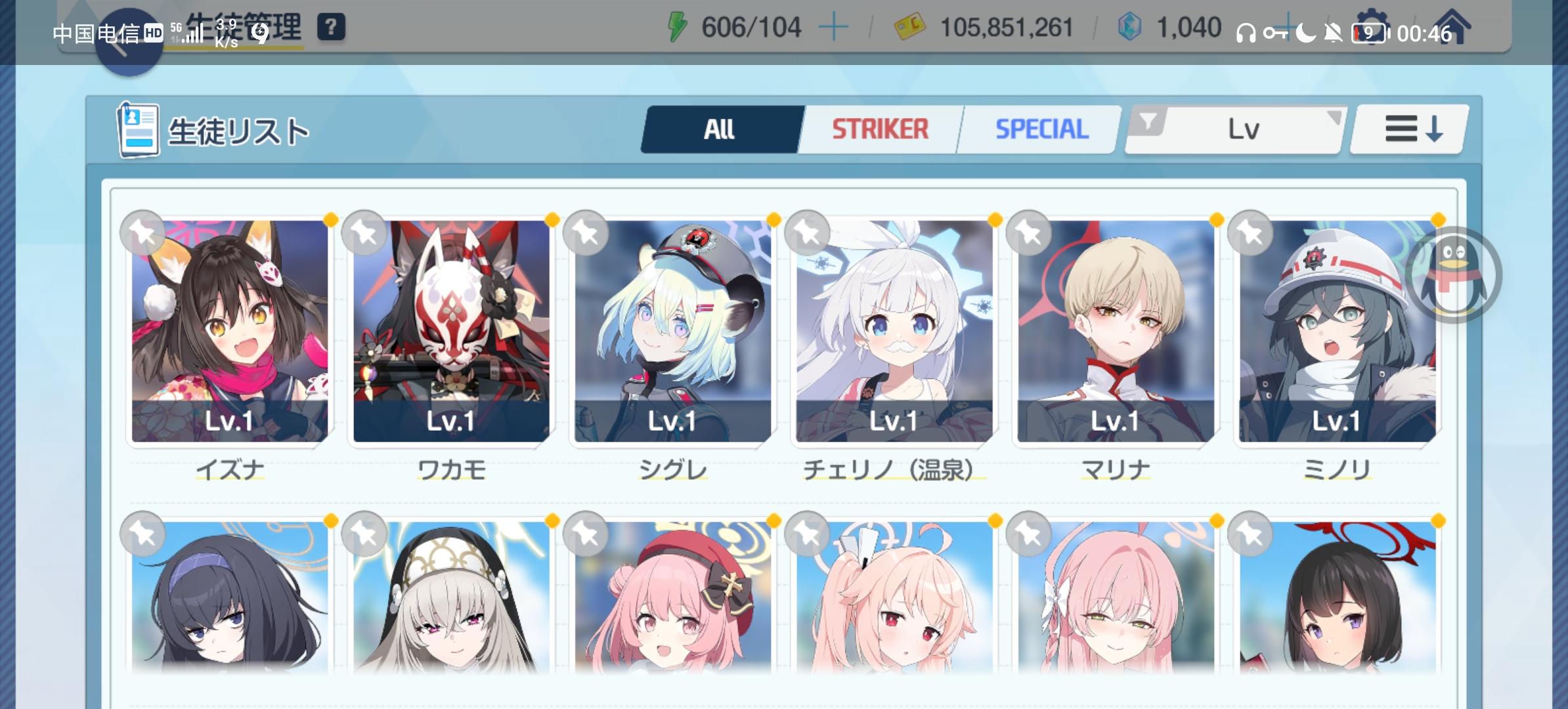Viewport: 1568px width, 709px height.
Task: Open the help question mark icon
Action: 332,26
